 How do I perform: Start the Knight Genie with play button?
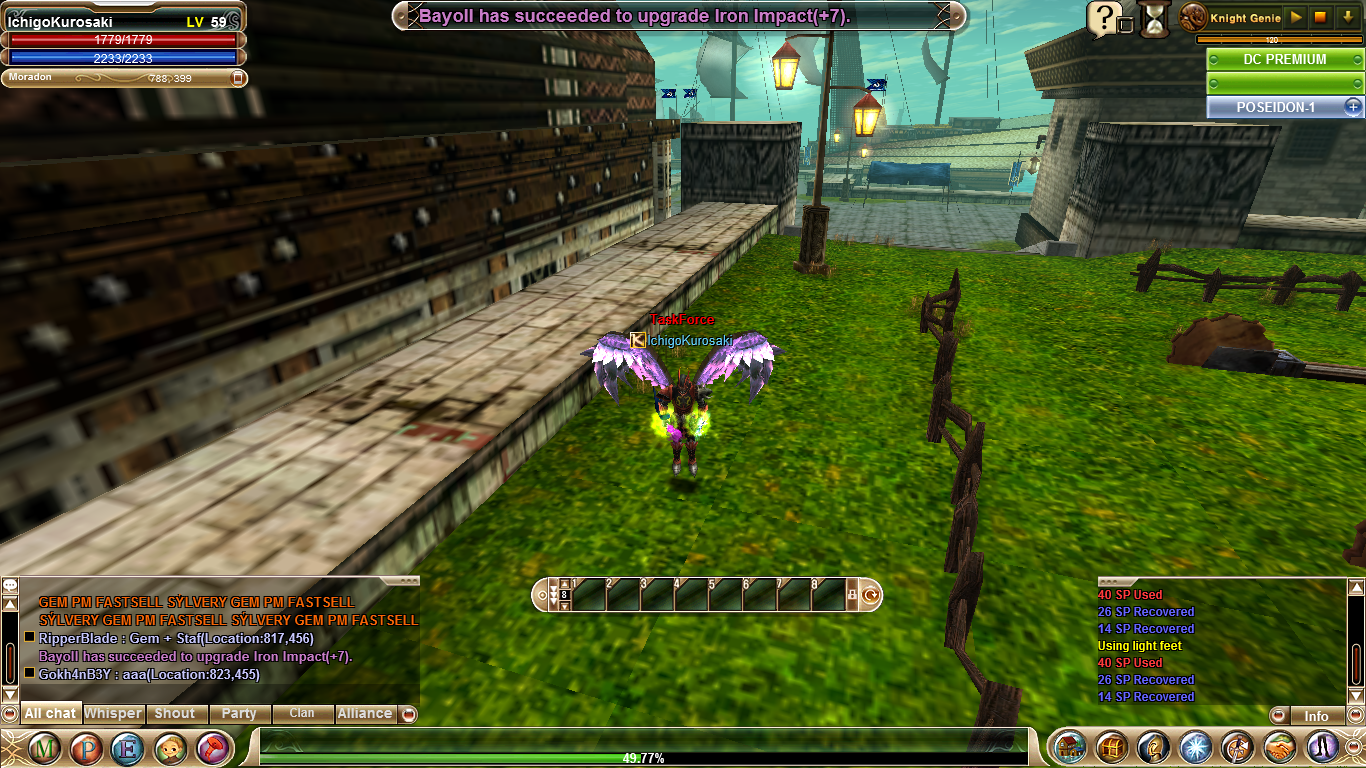pos(1295,17)
